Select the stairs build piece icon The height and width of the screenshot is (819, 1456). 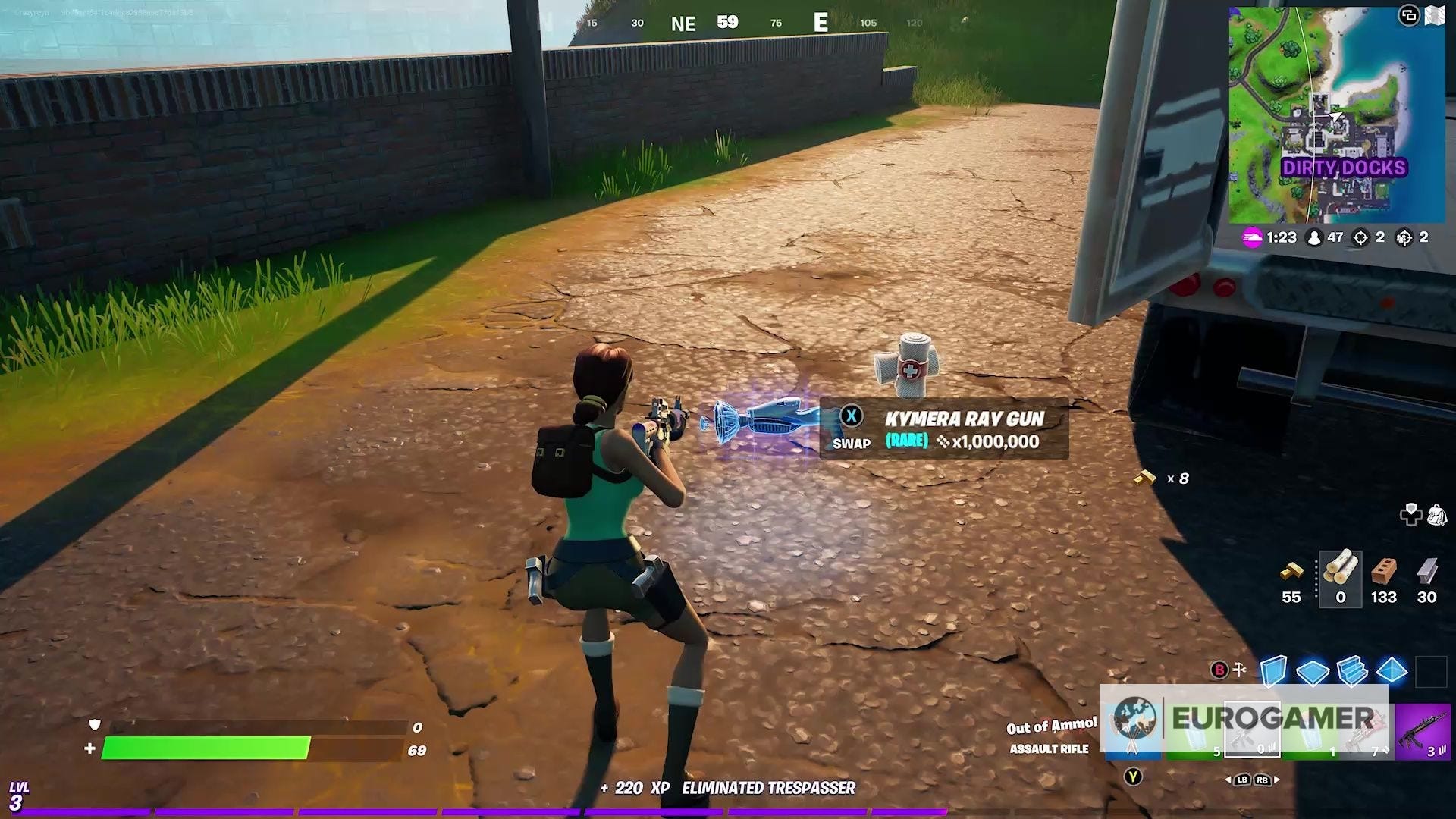[x=1352, y=671]
